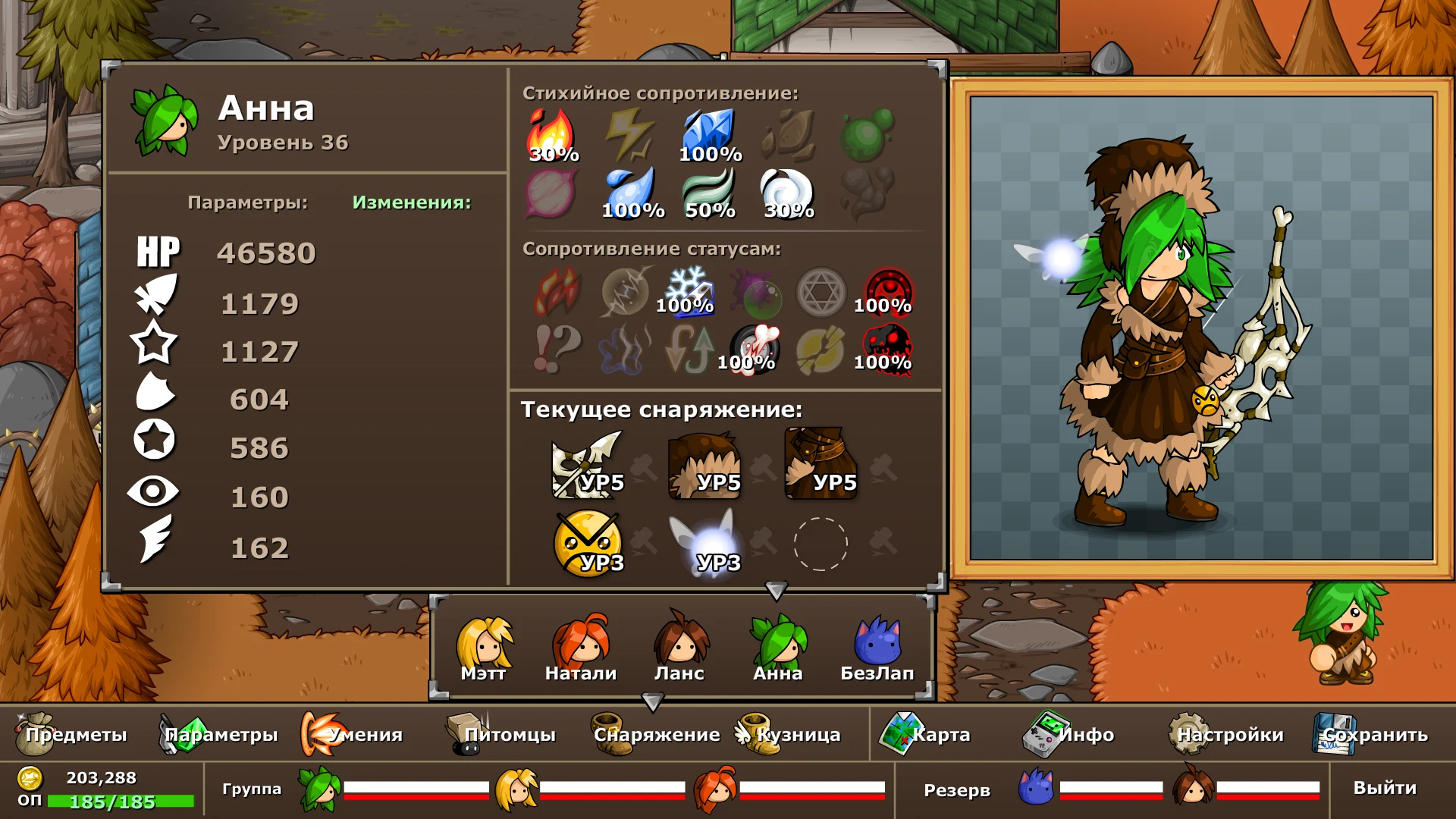Select the equipped fur hat slot
This screenshot has width=1456, height=819.
(704, 464)
